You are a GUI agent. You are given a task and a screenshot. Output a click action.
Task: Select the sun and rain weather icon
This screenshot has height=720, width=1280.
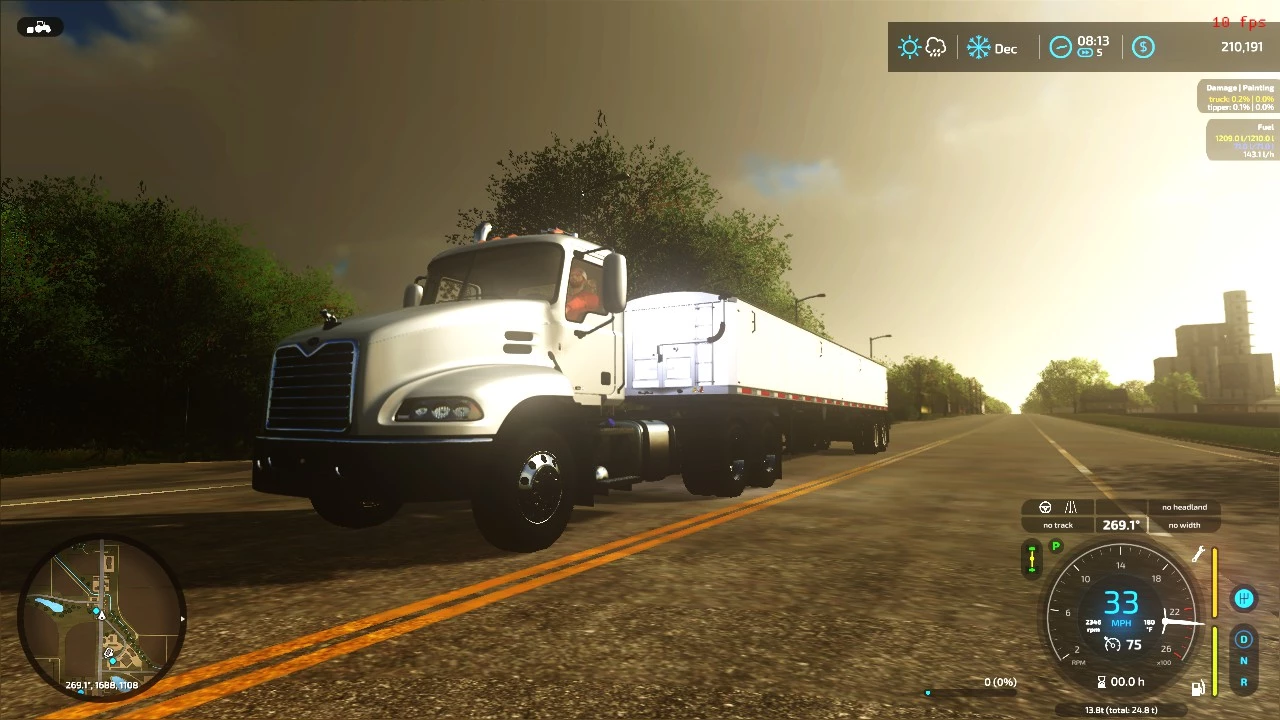(922, 47)
